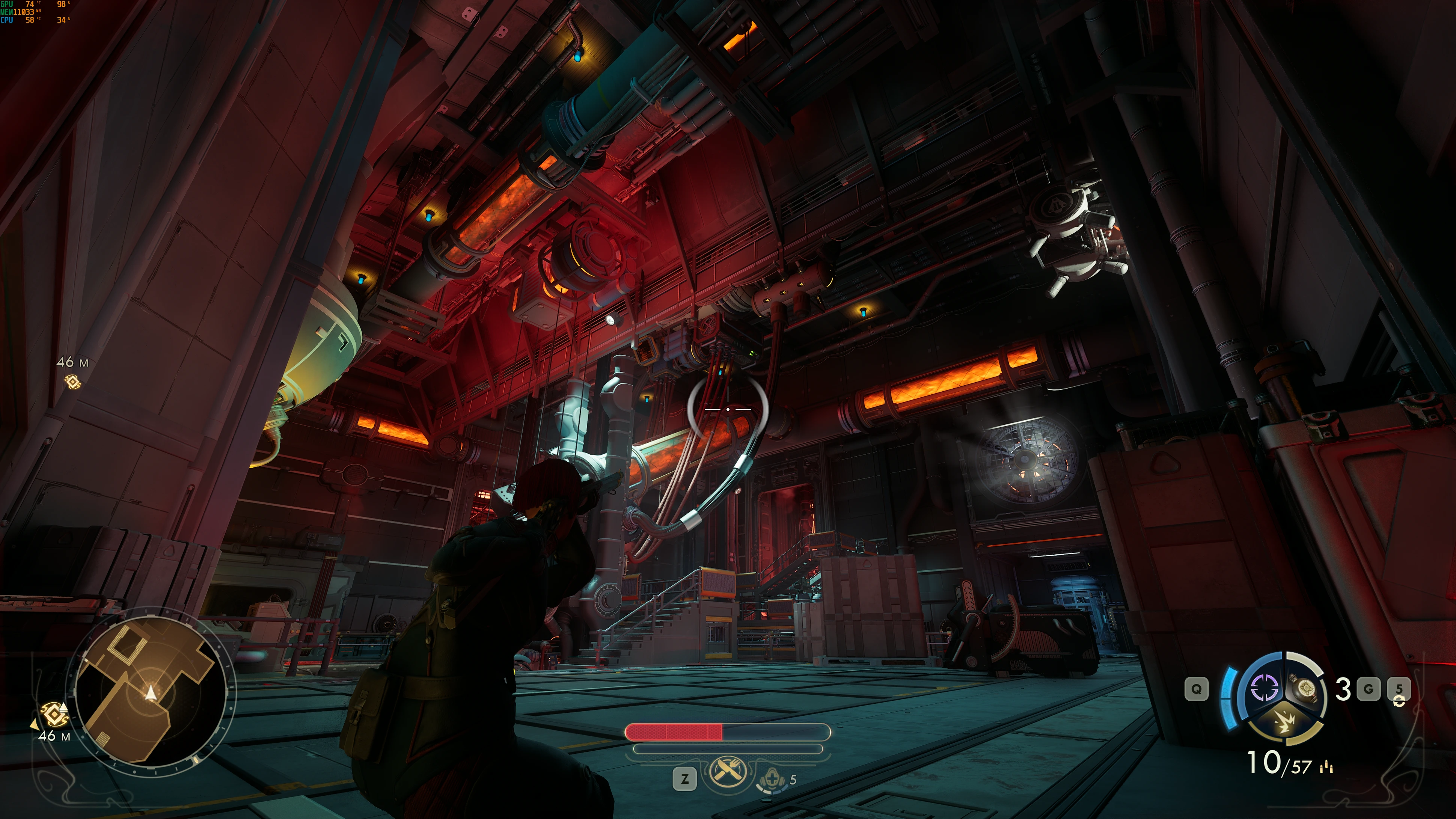Click the weapon swap arrows icon
The width and height of the screenshot is (1456, 819).
pyautogui.click(x=1399, y=701)
